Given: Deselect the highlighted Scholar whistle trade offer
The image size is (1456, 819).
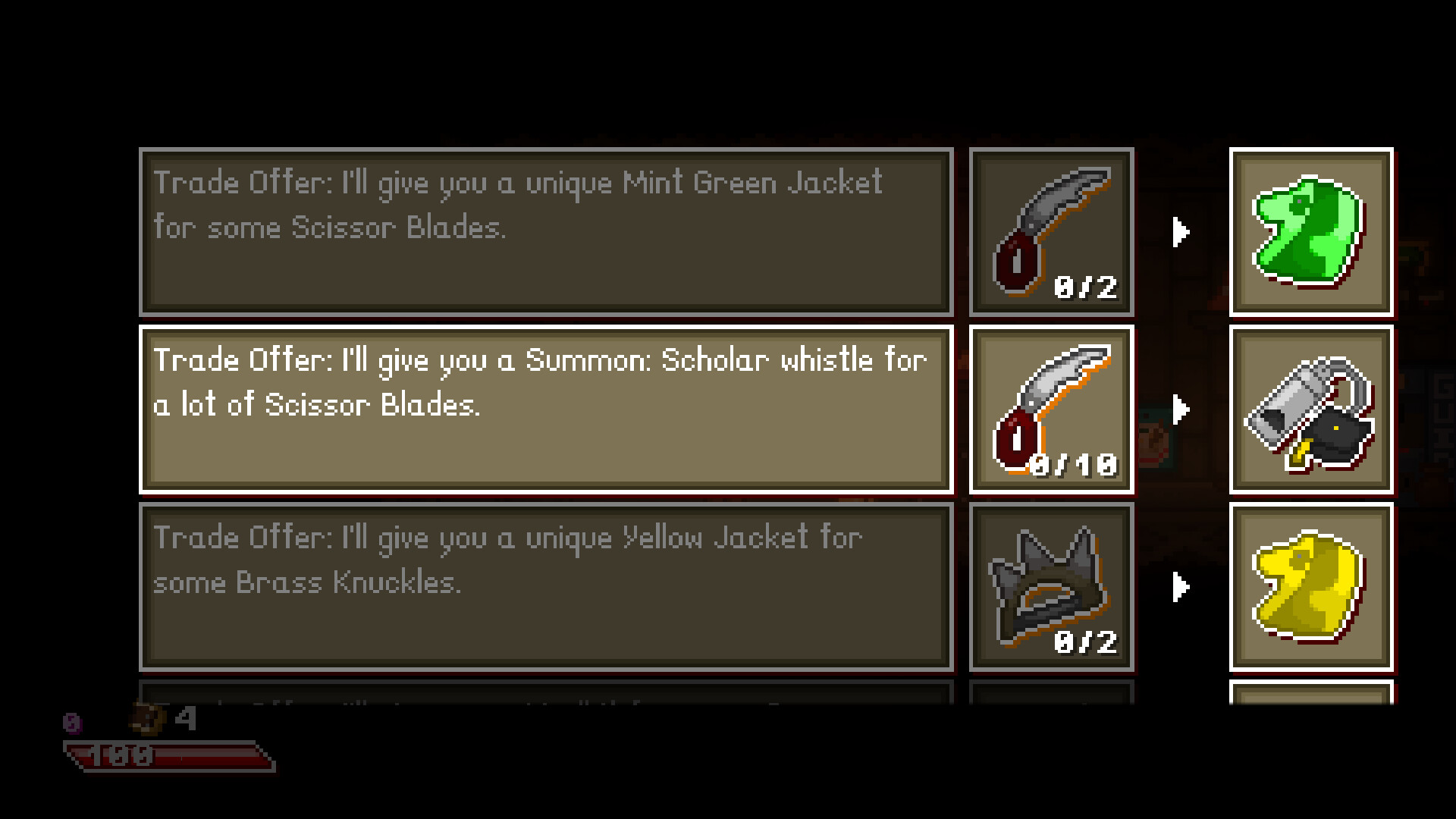Looking at the screenshot, I should coord(546,409).
